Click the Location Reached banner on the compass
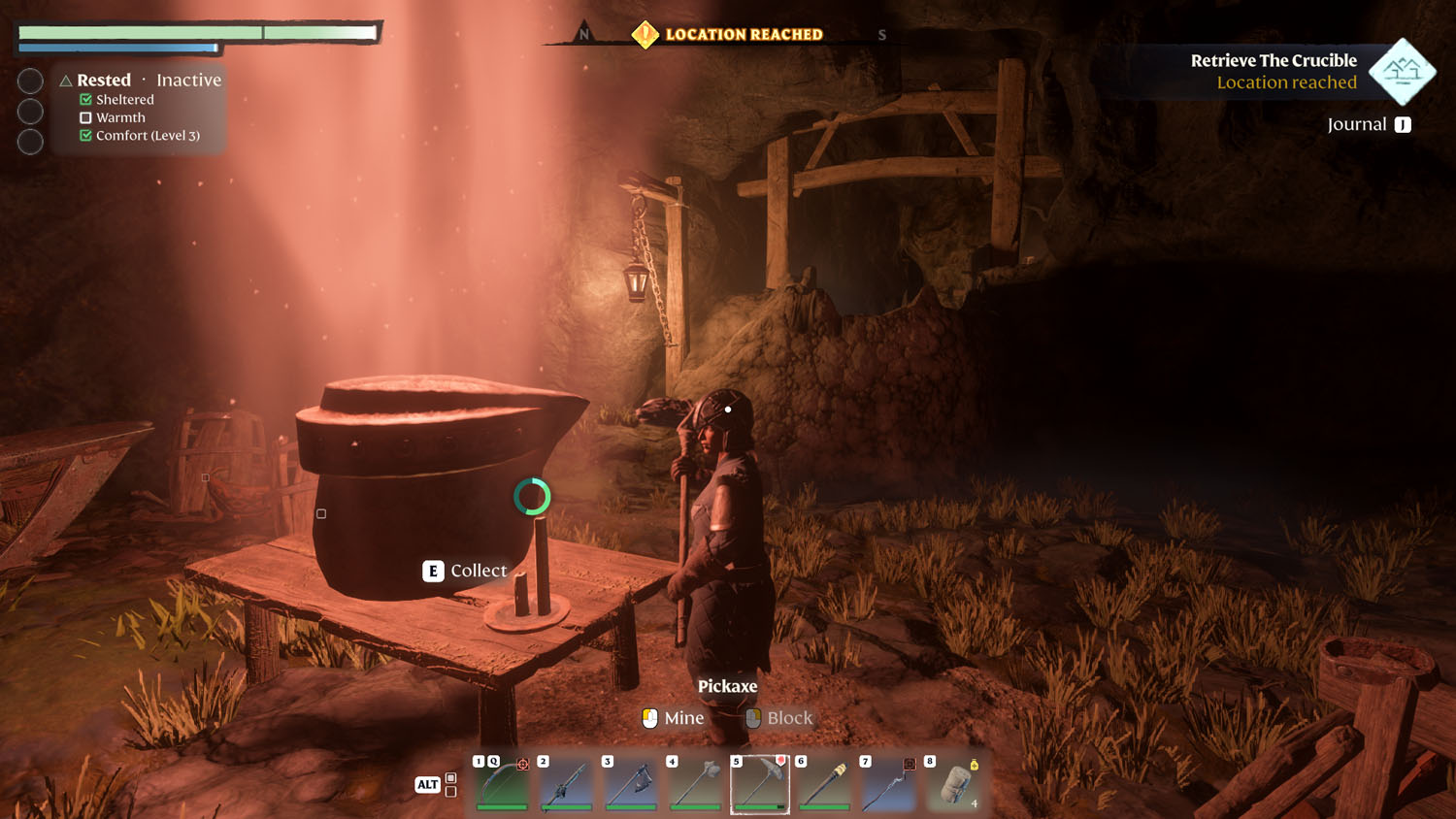1456x819 pixels. coord(730,34)
